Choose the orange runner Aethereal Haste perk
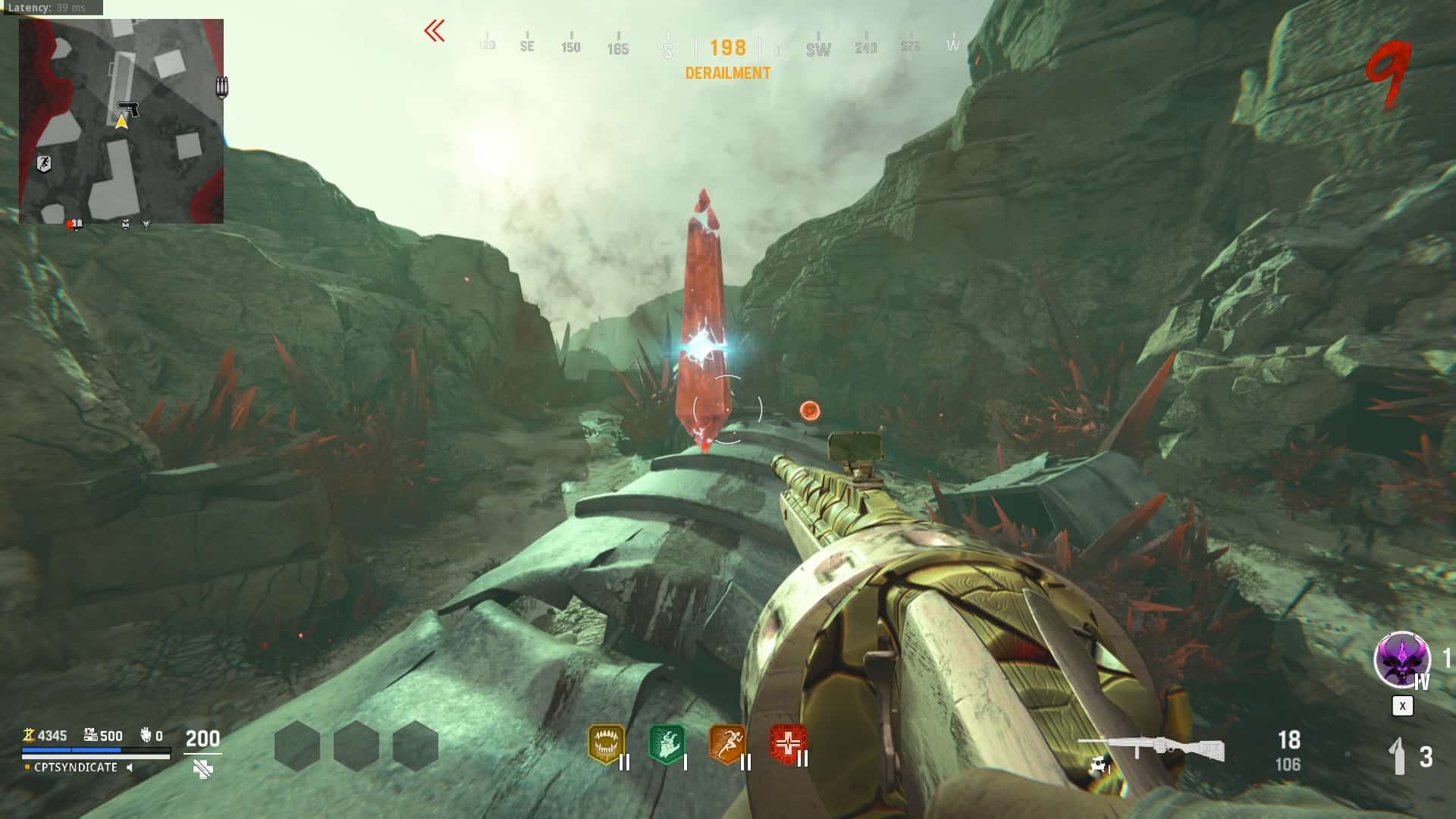The image size is (1456, 819). point(726,744)
